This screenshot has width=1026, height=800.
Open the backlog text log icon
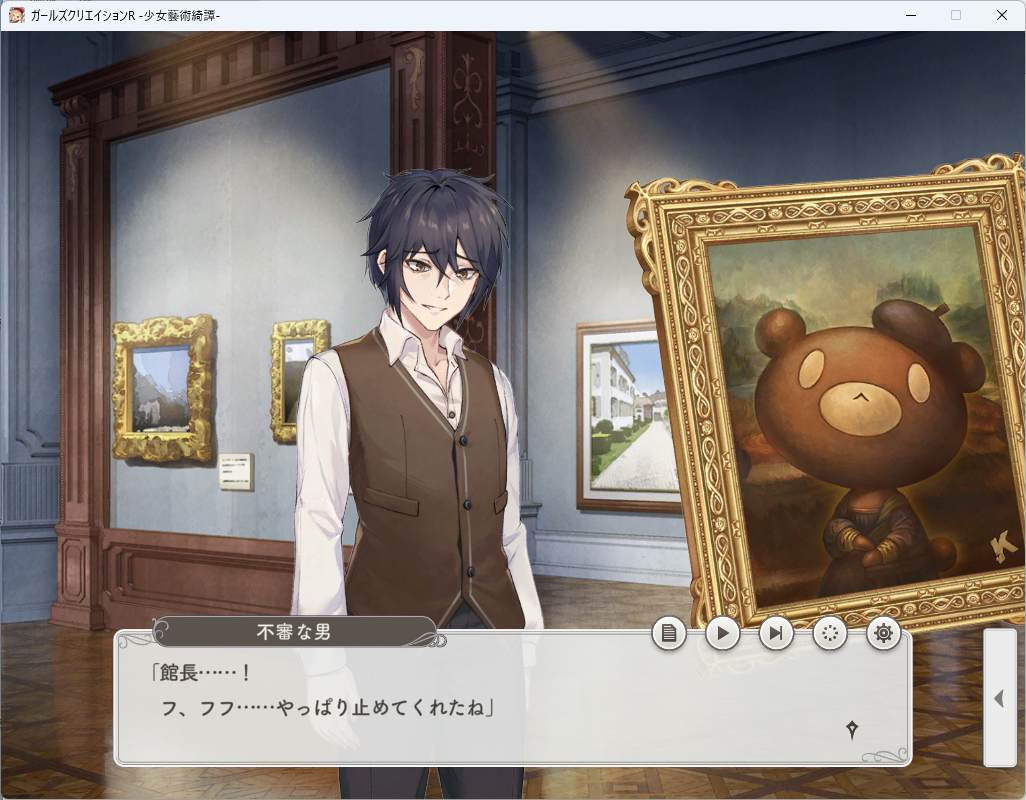point(669,633)
